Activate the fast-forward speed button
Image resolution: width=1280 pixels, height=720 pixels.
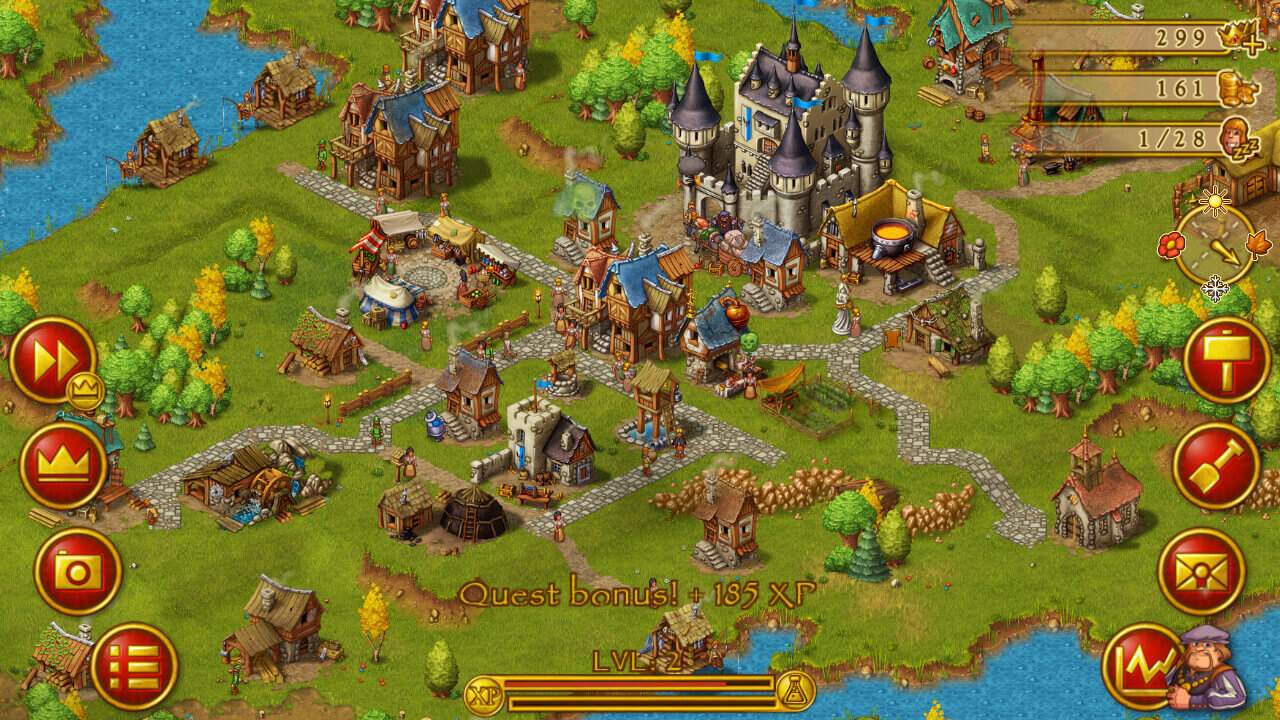[52, 359]
